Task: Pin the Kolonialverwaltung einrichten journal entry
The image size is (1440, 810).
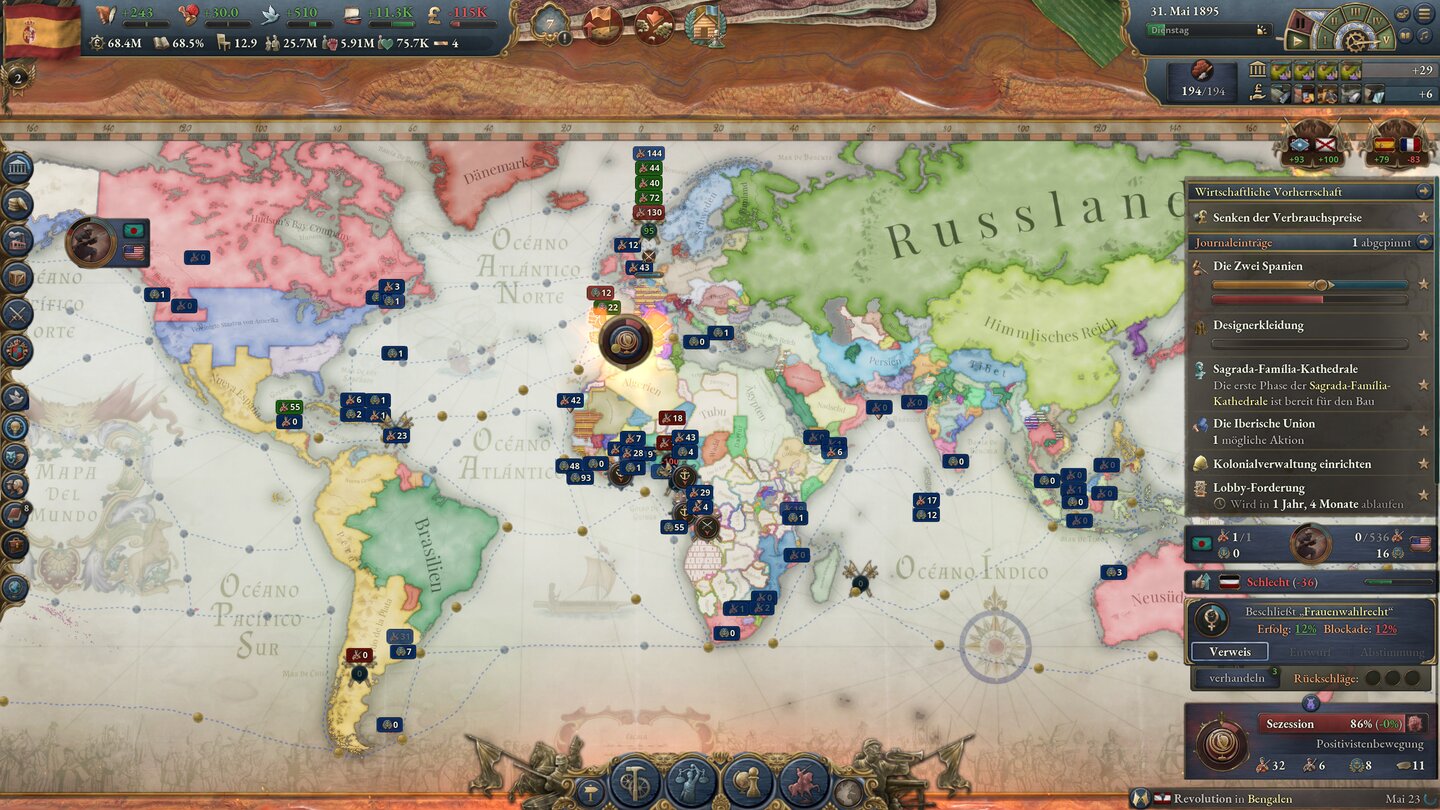Action: (1424, 464)
